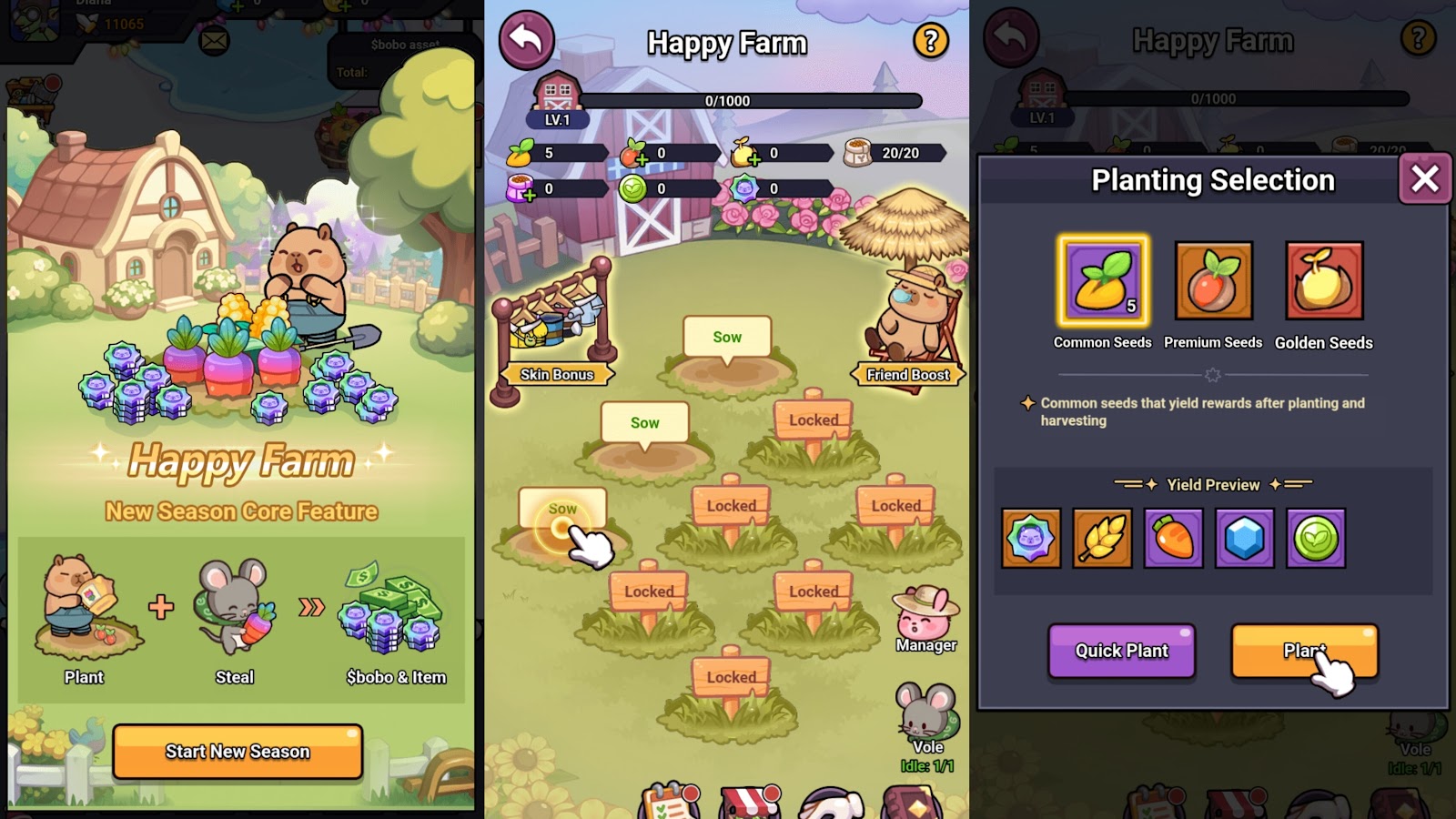
Task: Choose the Premium Seeds option
Action: (x=1213, y=281)
